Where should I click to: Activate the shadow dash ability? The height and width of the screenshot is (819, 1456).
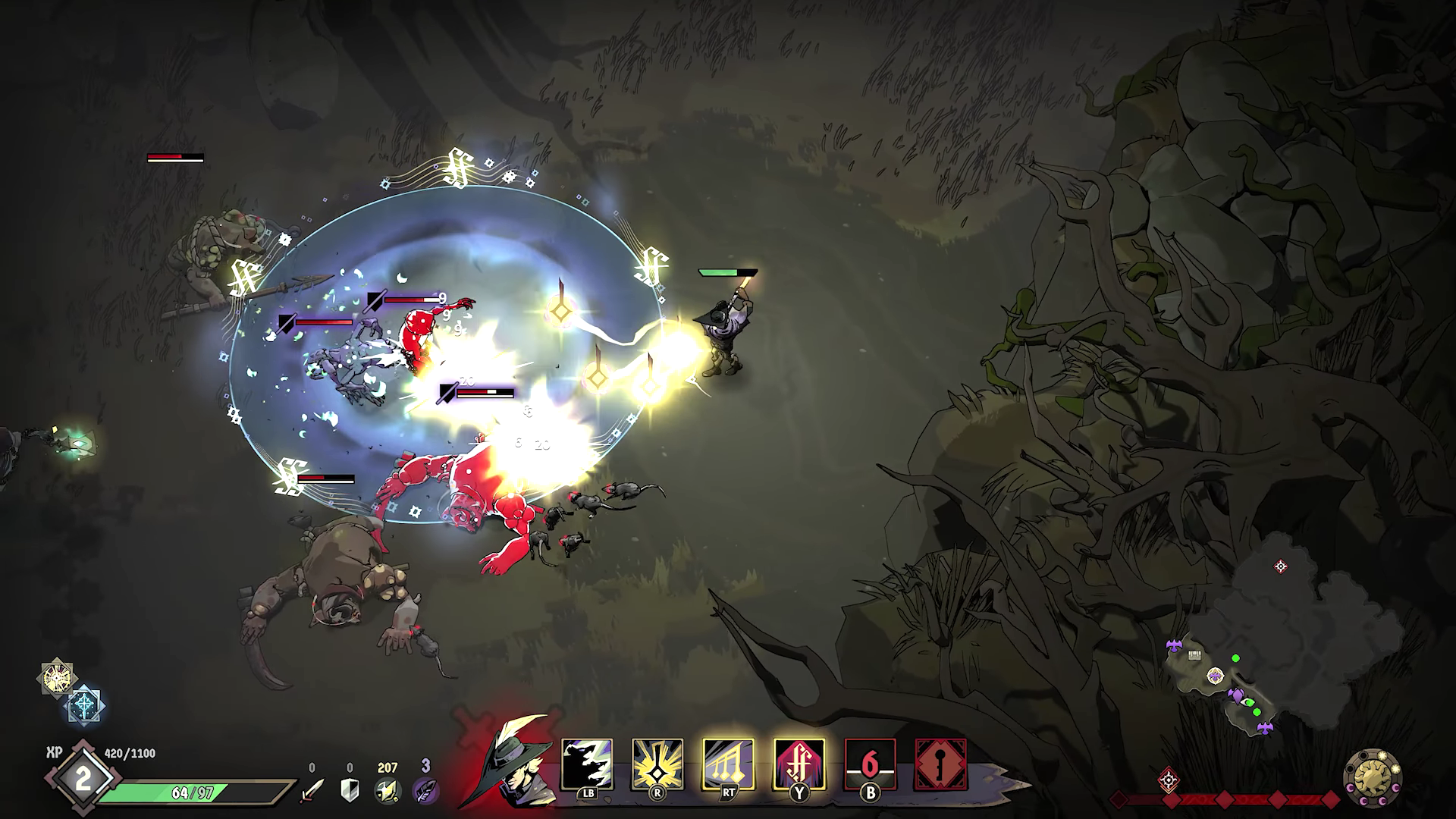(x=587, y=764)
